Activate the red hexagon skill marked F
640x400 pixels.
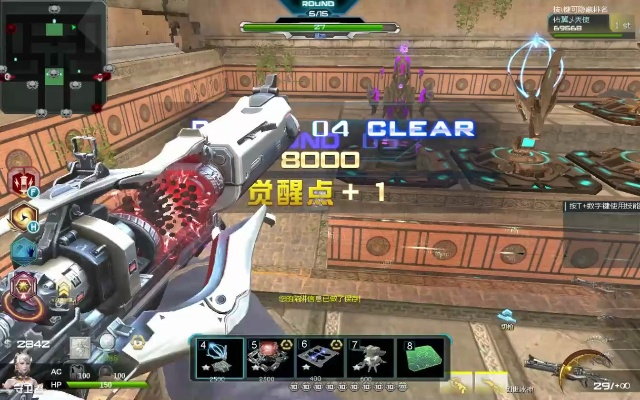tap(21, 183)
